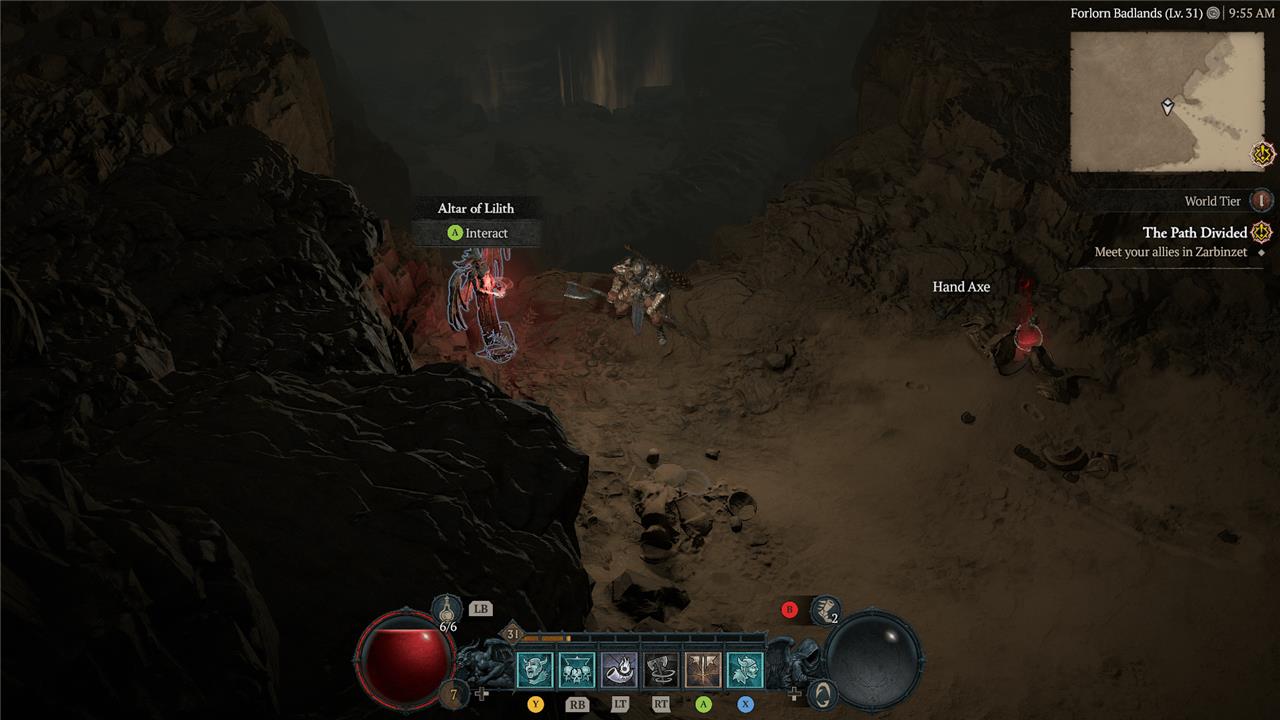Open the minimap
Viewport: 1280px width, 720px height.
point(1167,101)
